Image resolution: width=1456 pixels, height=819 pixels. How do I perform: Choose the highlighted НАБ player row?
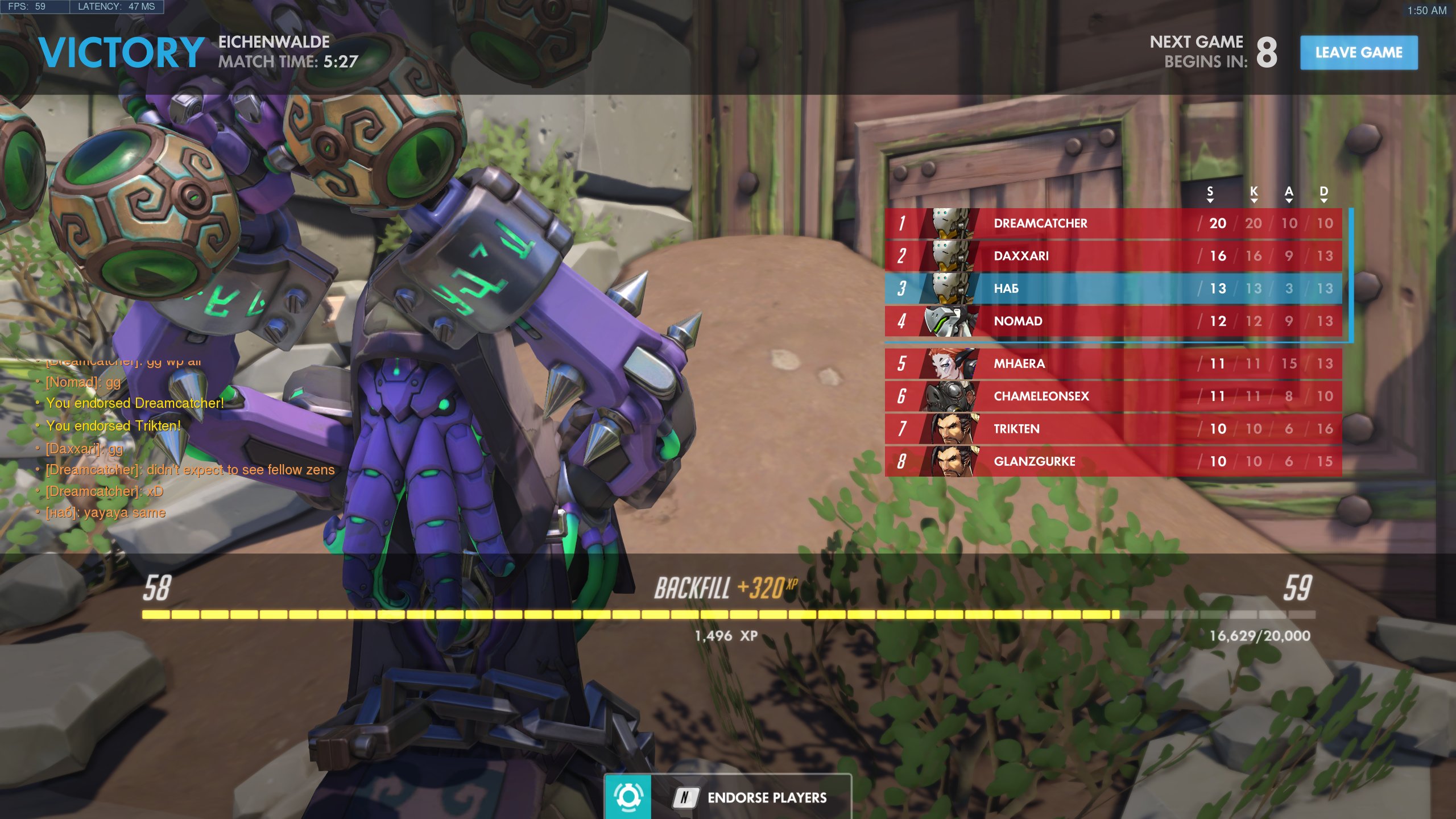1112,288
